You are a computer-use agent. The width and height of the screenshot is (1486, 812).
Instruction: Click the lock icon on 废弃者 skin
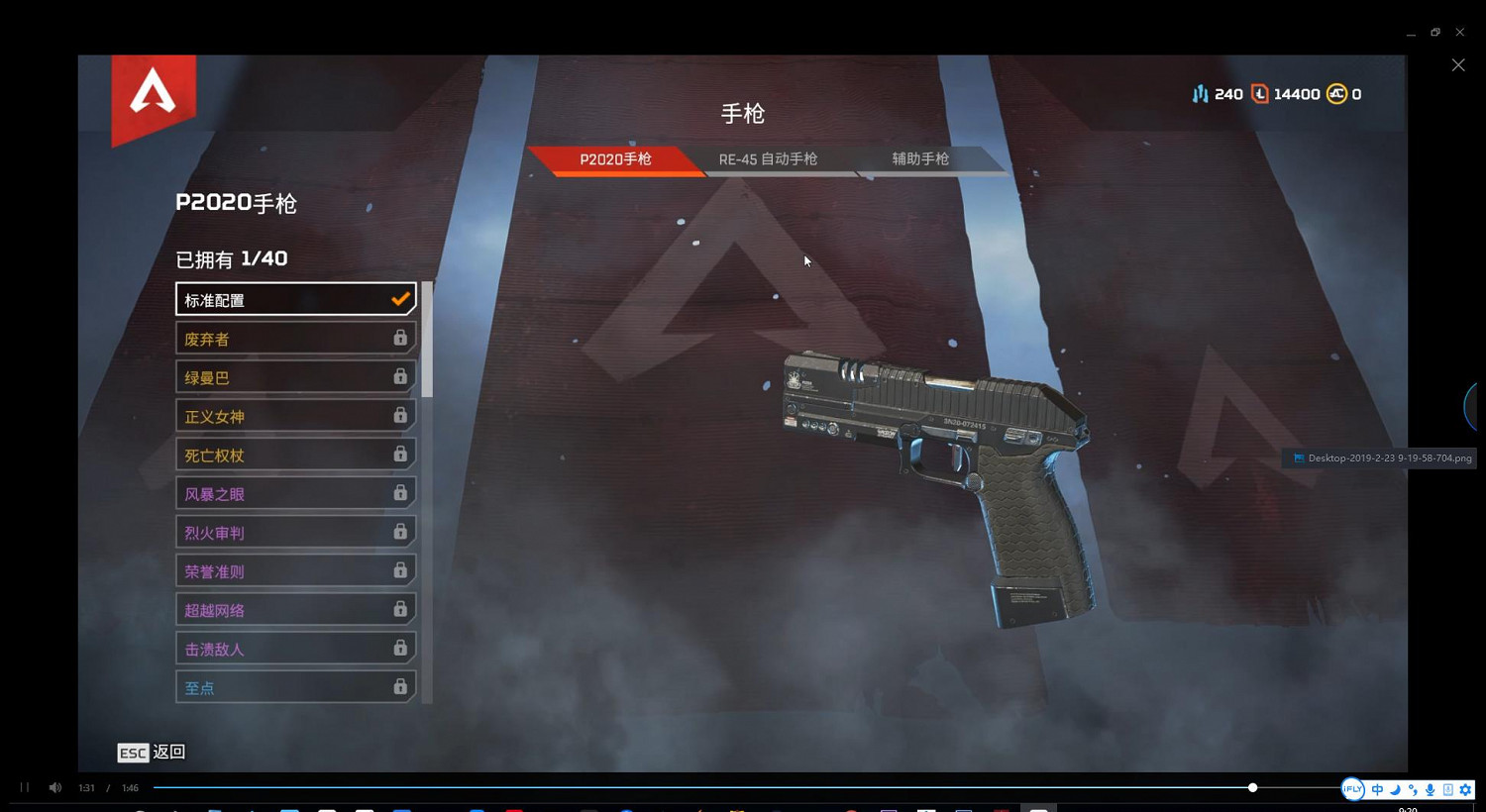pyautogui.click(x=400, y=338)
